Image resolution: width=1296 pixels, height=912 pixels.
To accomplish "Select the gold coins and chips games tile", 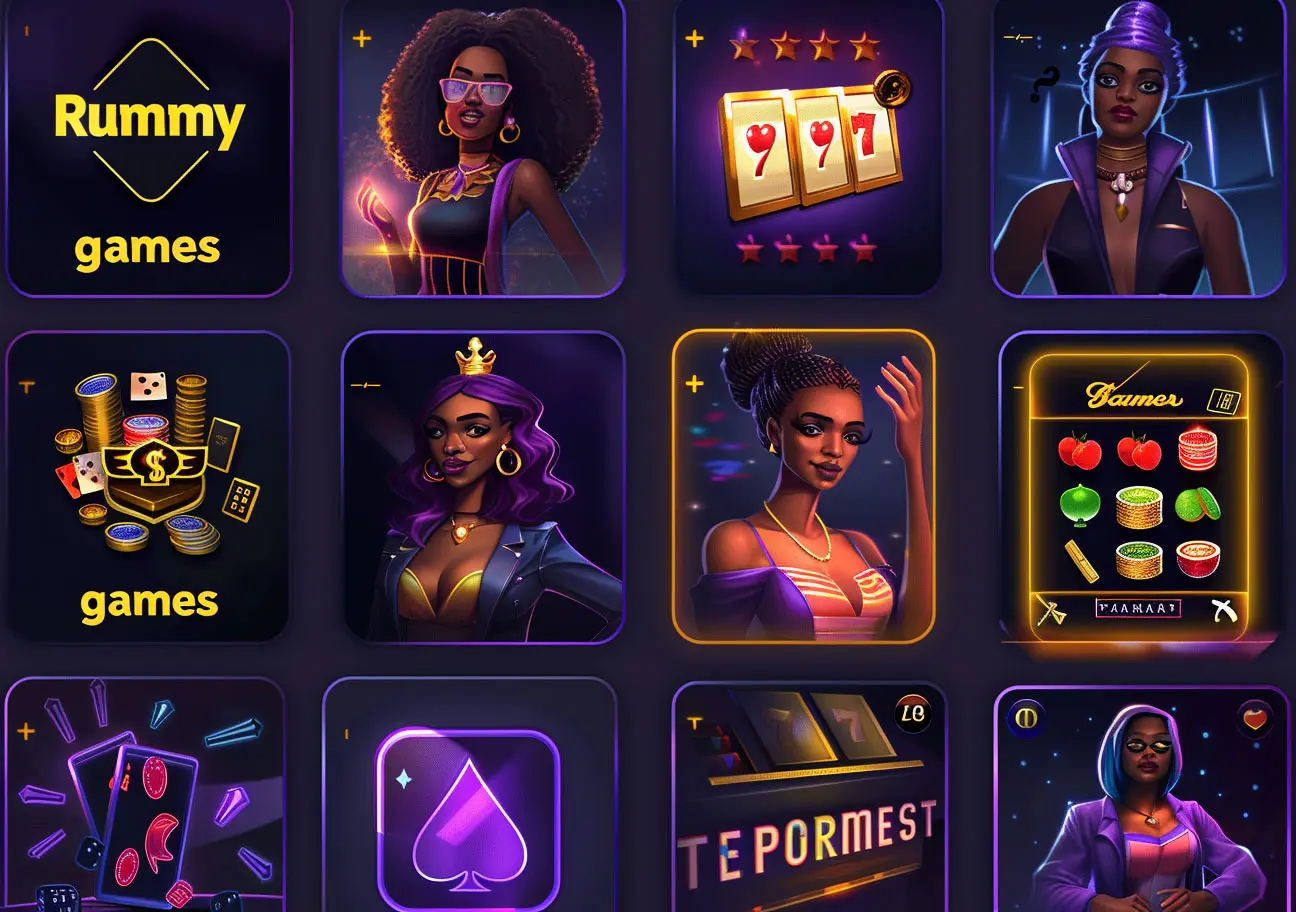I will [x=148, y=486].
